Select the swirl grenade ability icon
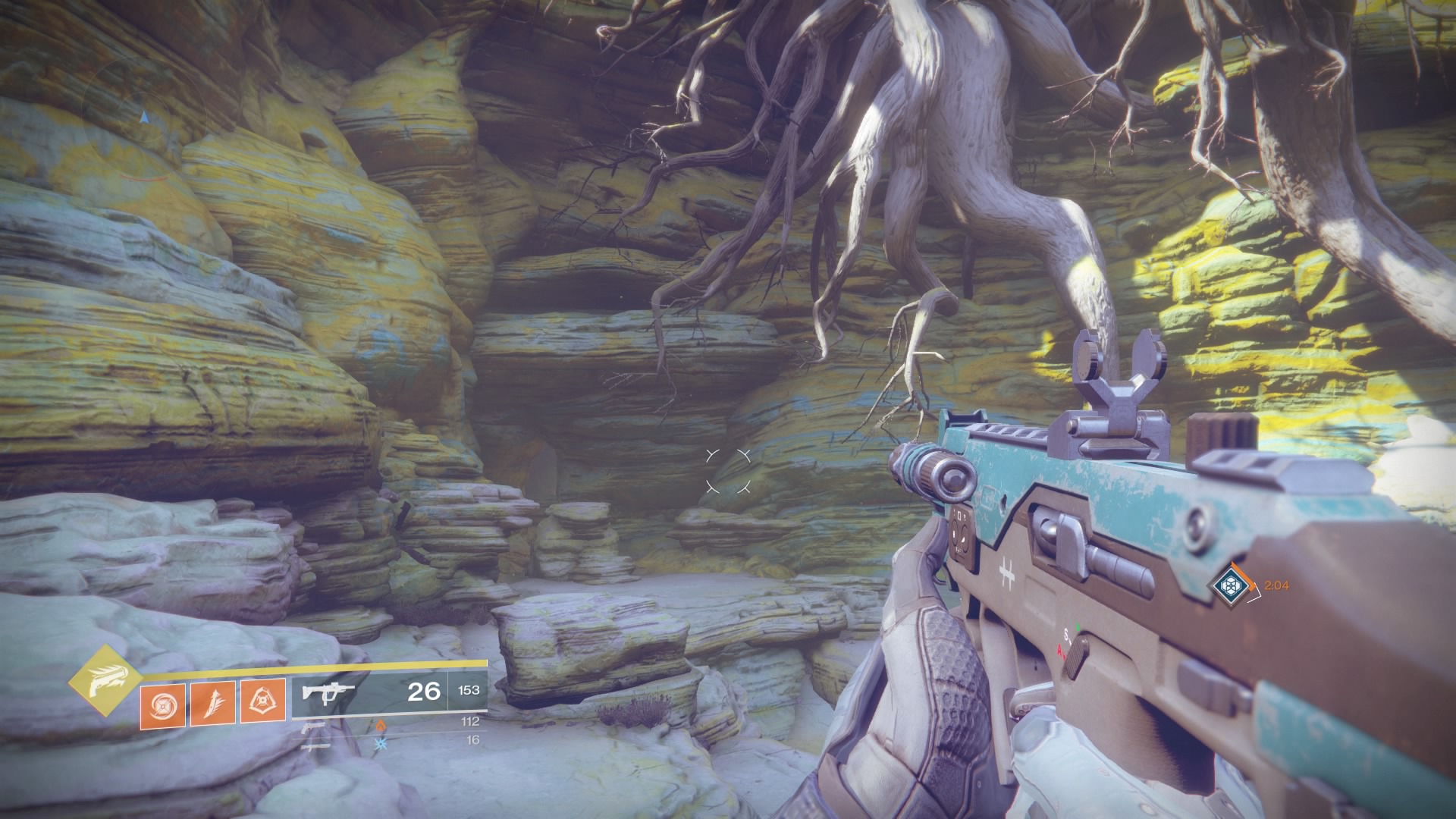1456x819 pixels. [x=162, y=703]
